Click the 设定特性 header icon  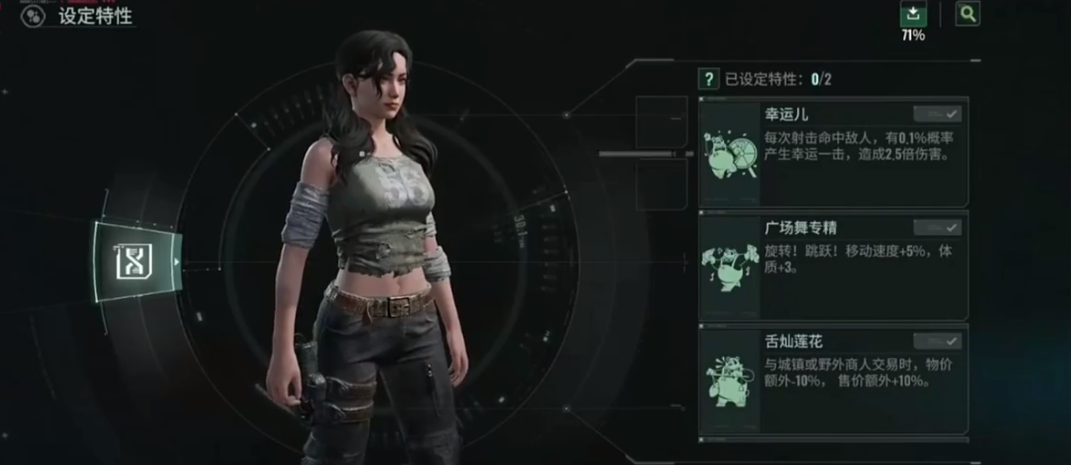(34, 16)
